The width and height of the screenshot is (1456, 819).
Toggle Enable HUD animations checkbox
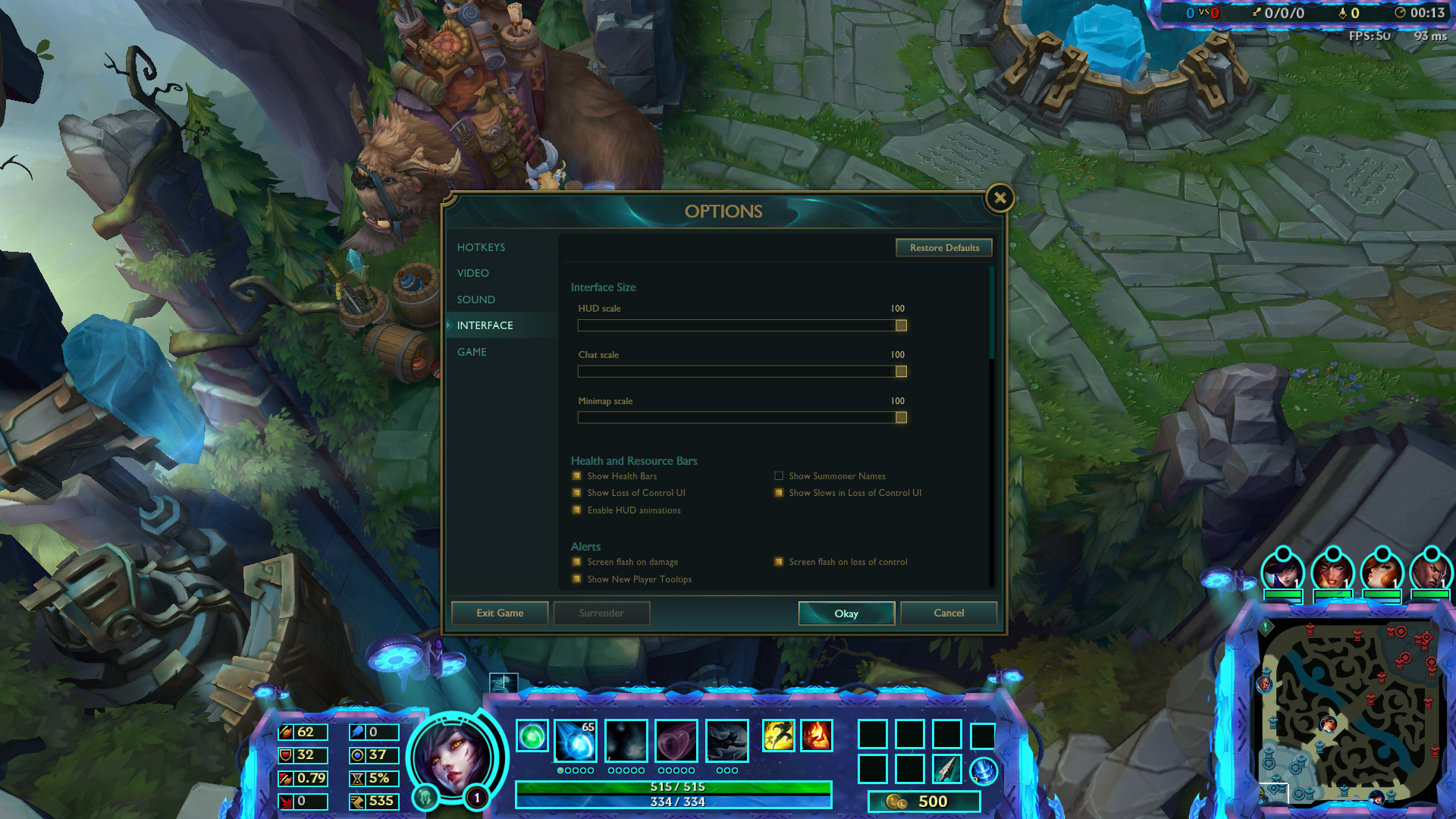click(577, 510)
